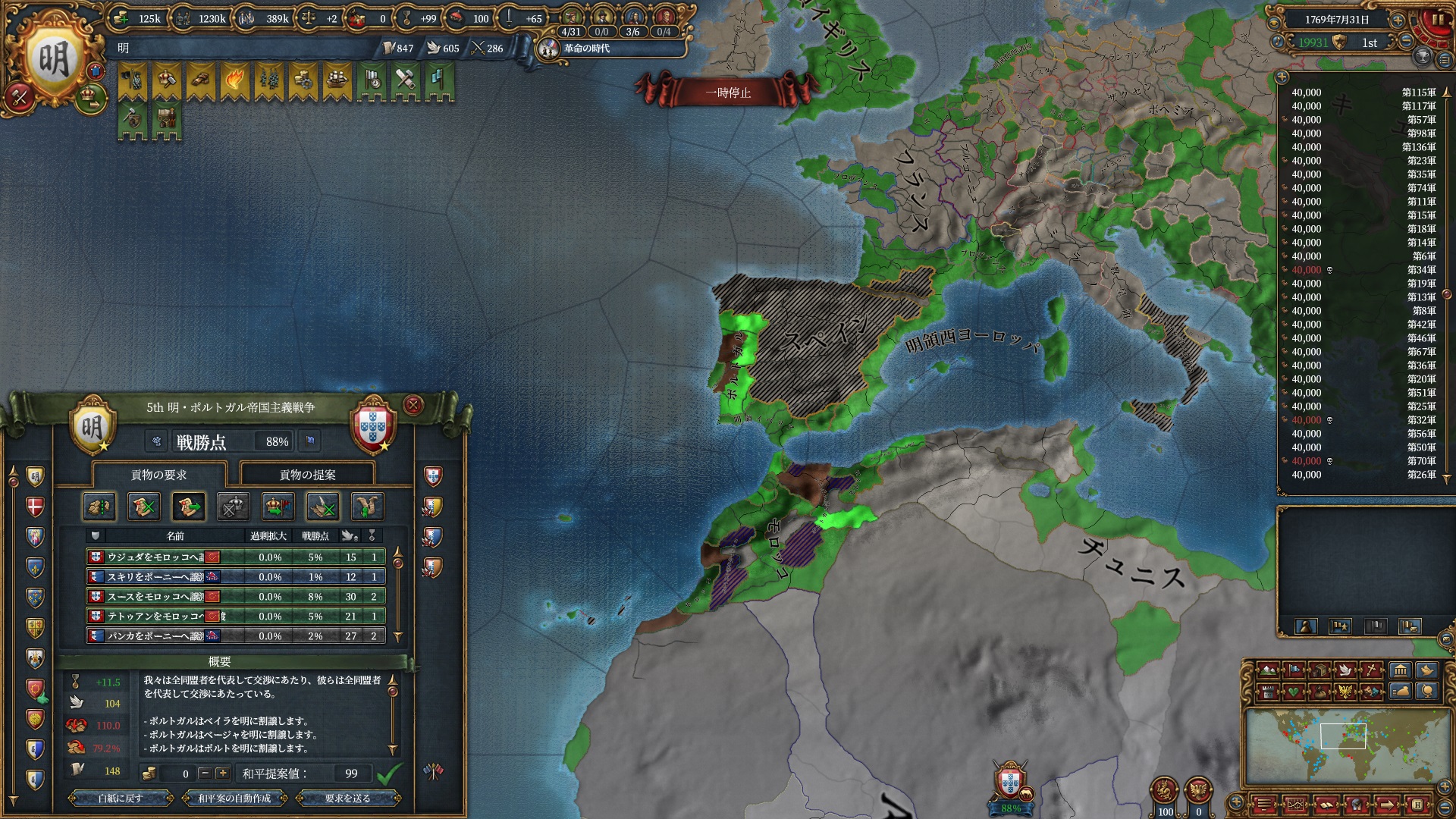Switch to the terrain map mode
The image size is (1456, 819).
coord(1266,670)
